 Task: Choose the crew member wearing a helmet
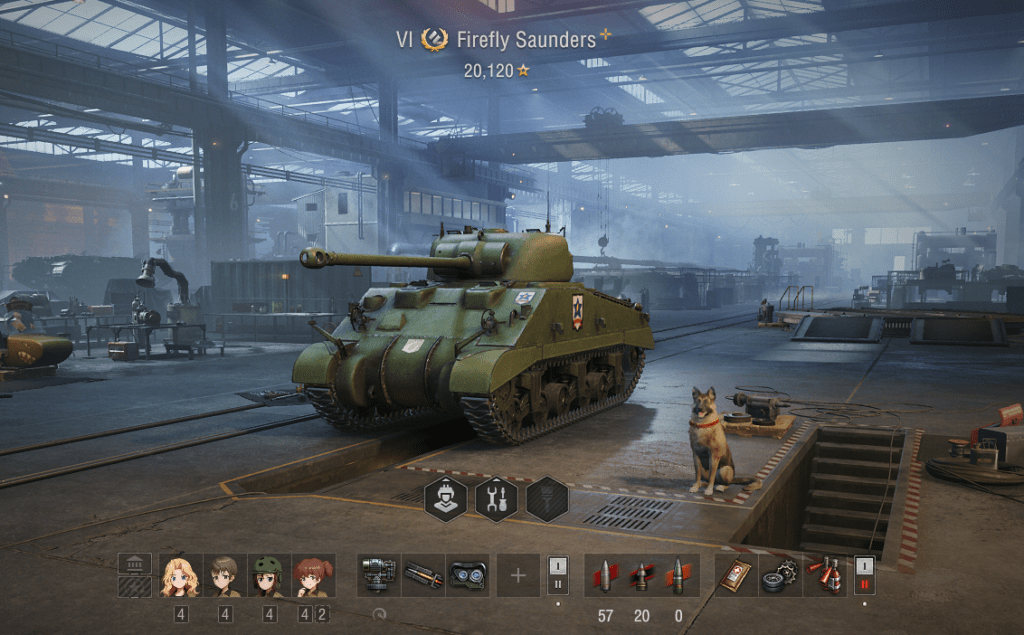pyautogui.click(x=269, y=576)
